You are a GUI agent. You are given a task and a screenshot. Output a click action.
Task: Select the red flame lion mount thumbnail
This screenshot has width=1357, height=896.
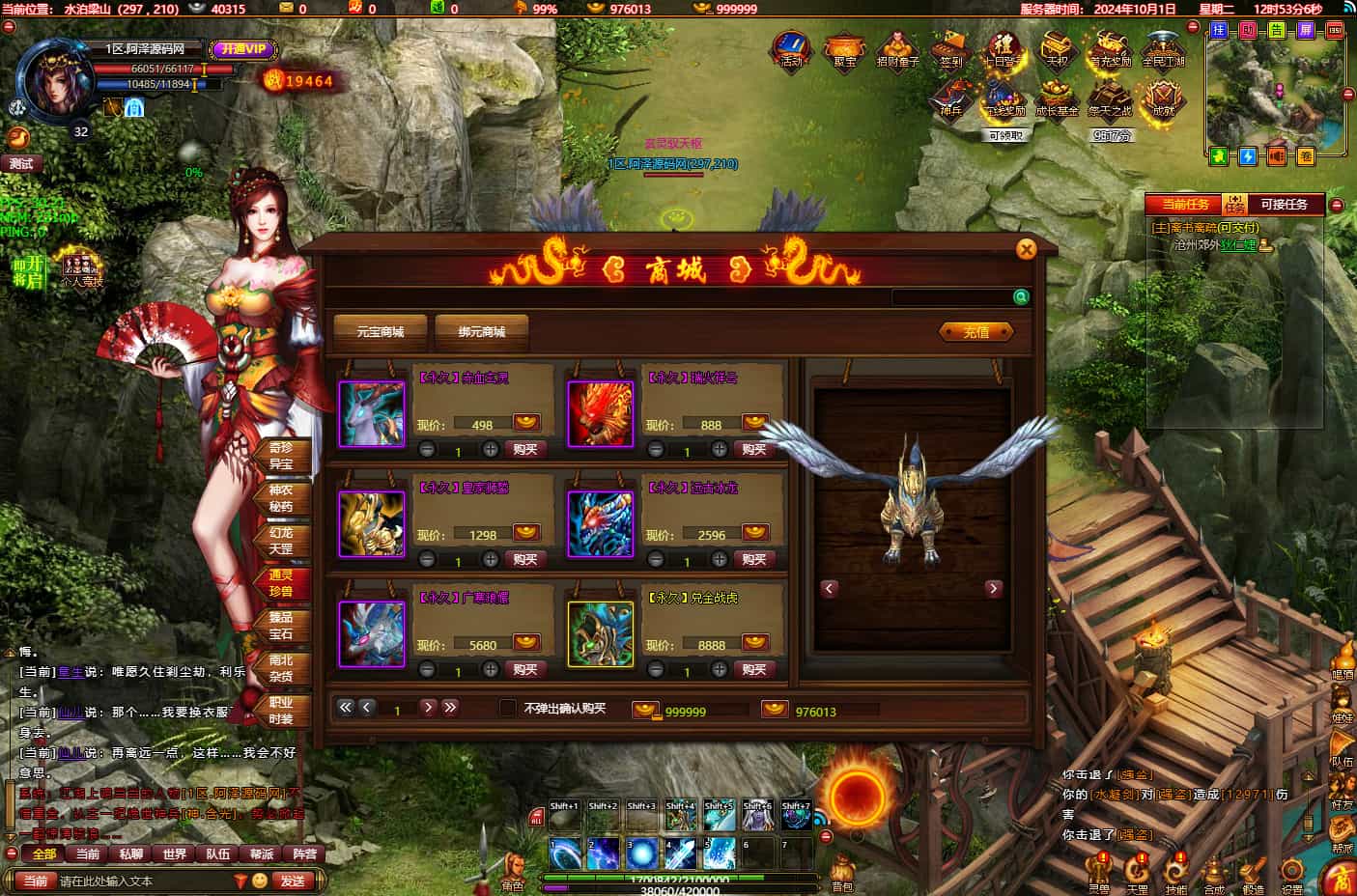600,414
